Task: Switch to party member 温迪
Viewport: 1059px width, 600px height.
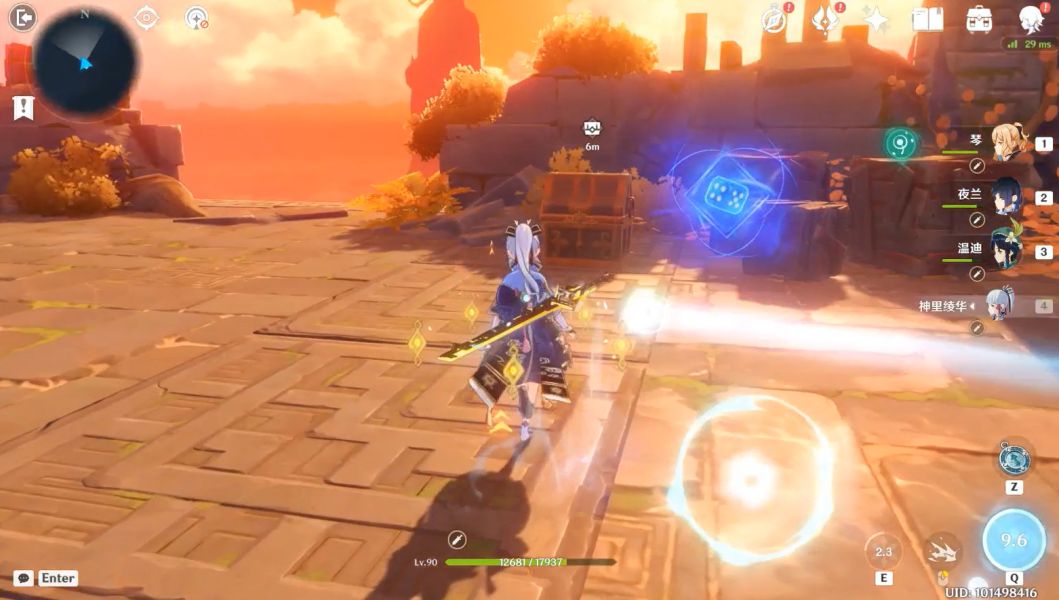Action: [1007, 251]
